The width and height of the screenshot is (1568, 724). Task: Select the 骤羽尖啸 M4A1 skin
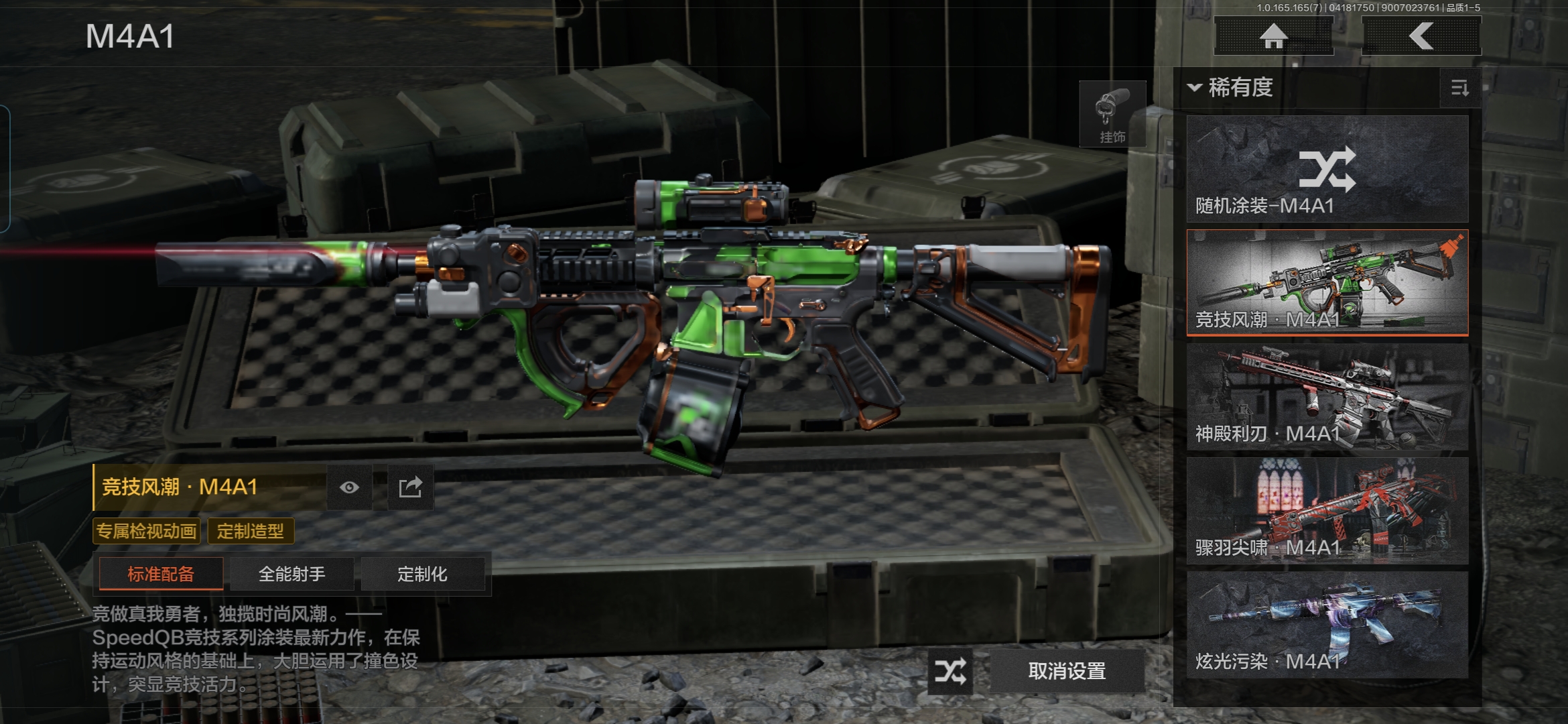tap(1327, 511)
